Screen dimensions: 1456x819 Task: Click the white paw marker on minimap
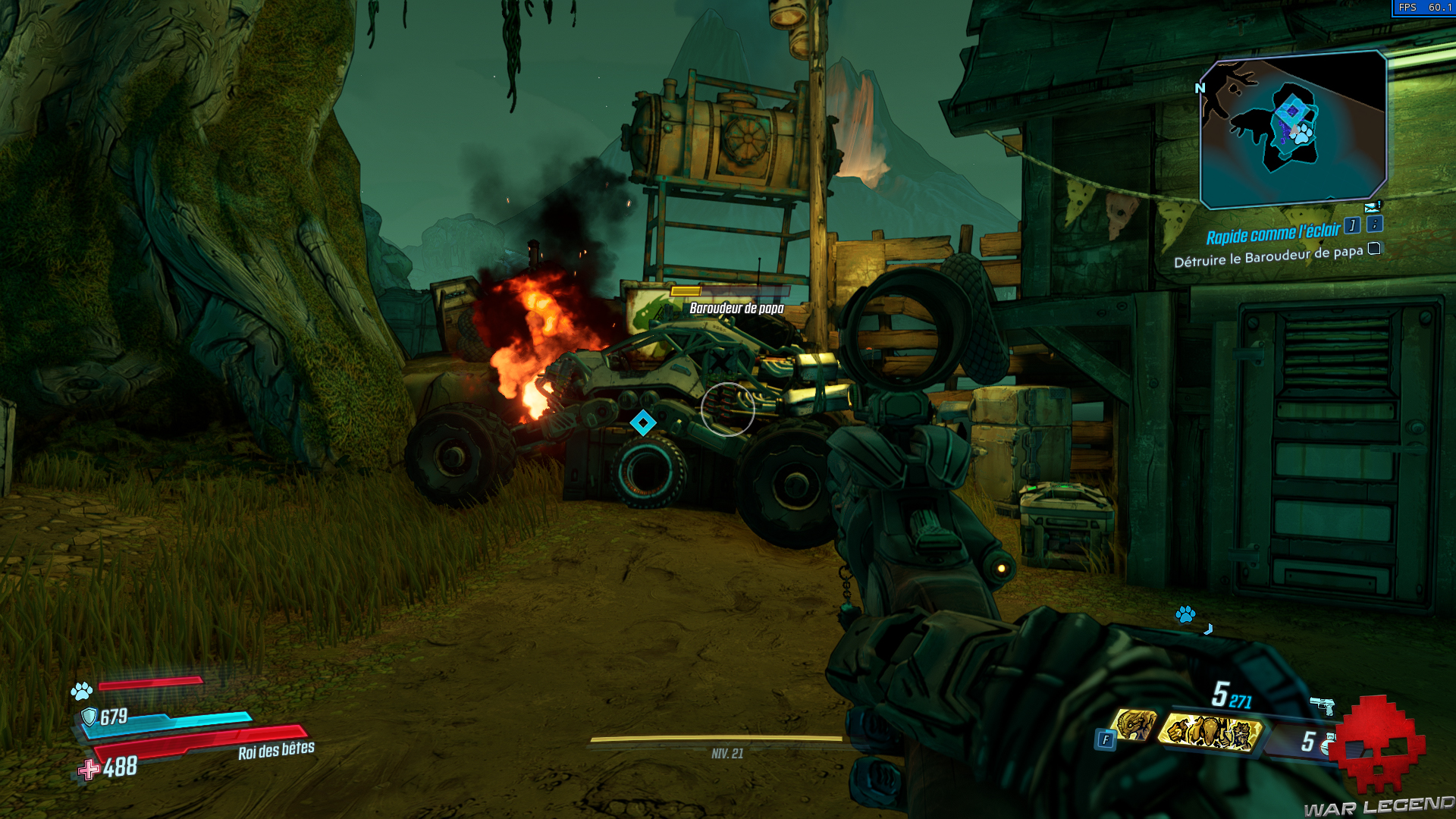click(1302, 135)
